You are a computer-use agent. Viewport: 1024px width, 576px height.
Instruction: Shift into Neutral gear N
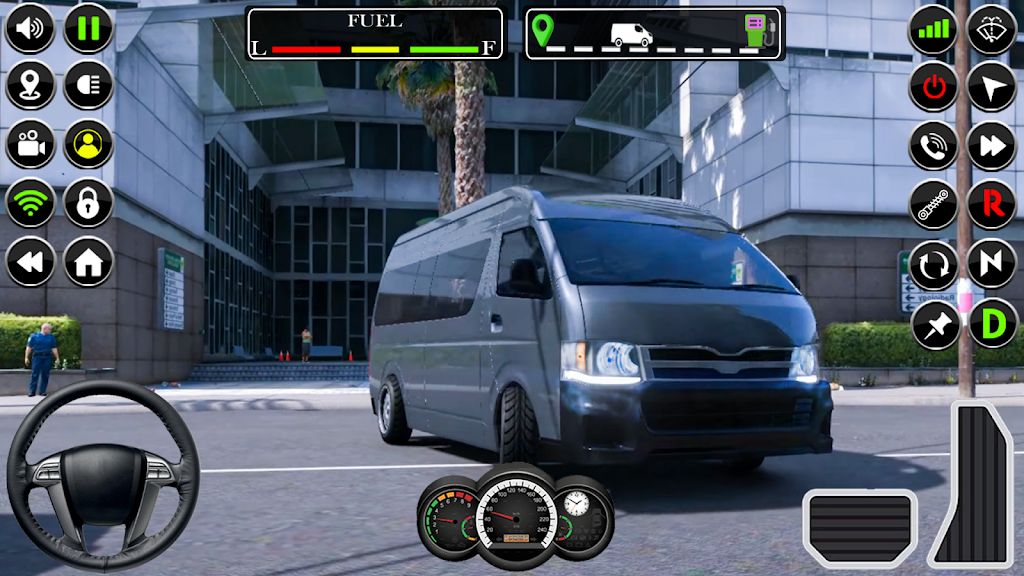point(992,264)
